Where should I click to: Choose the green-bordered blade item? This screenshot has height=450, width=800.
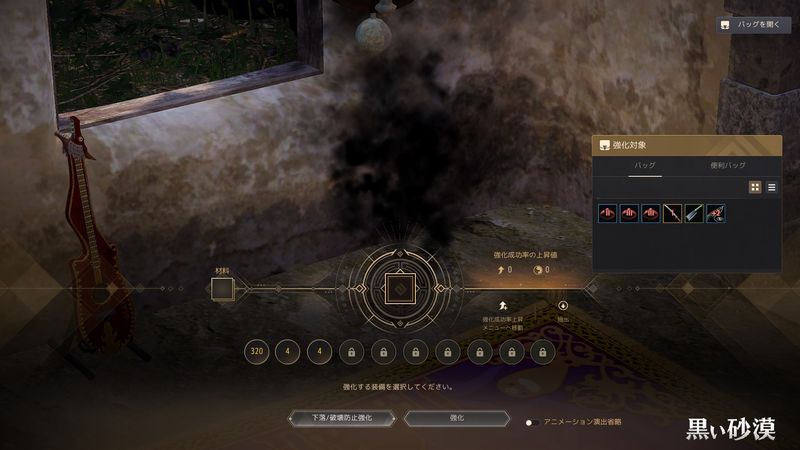point(694,212)
